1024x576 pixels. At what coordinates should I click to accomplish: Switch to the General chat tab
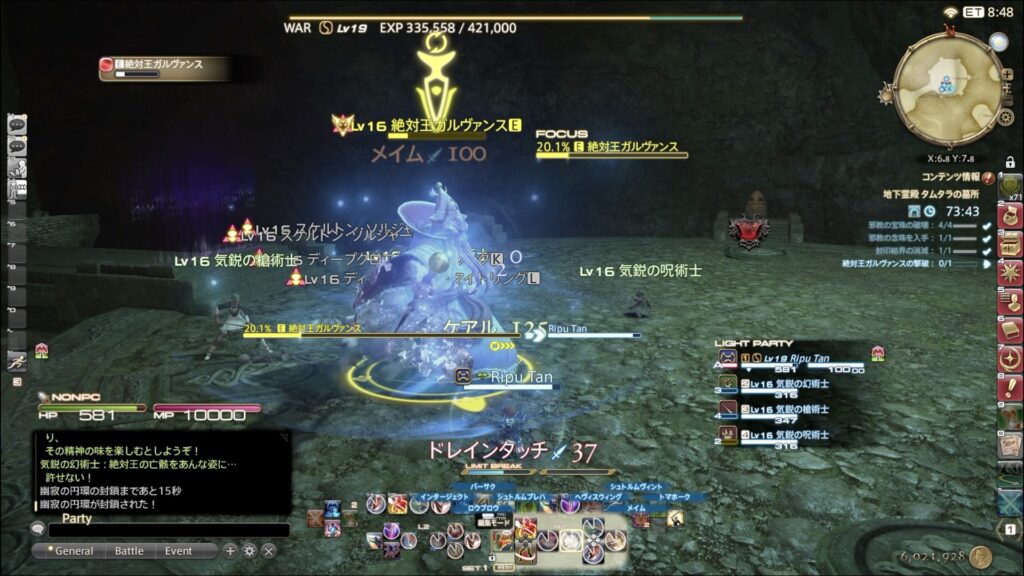pyautogui.click(x=73, y=551)
